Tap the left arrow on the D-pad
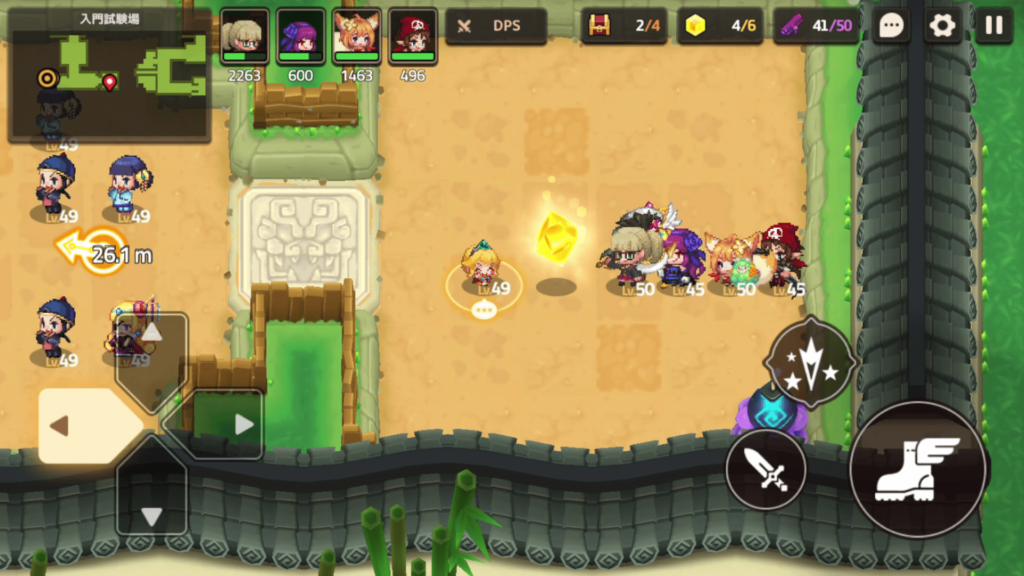1024x576 pixels. coord(75,426)
